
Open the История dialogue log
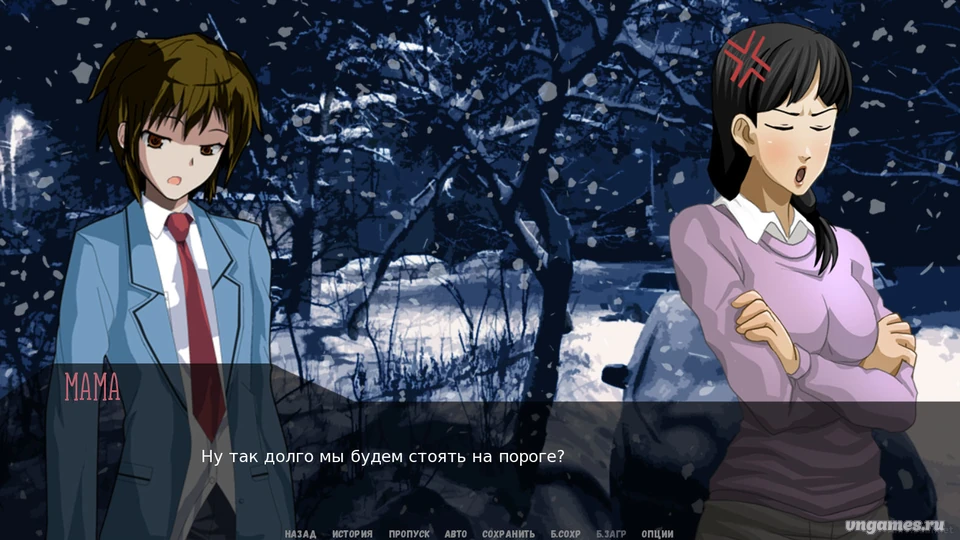coord(352,534)
